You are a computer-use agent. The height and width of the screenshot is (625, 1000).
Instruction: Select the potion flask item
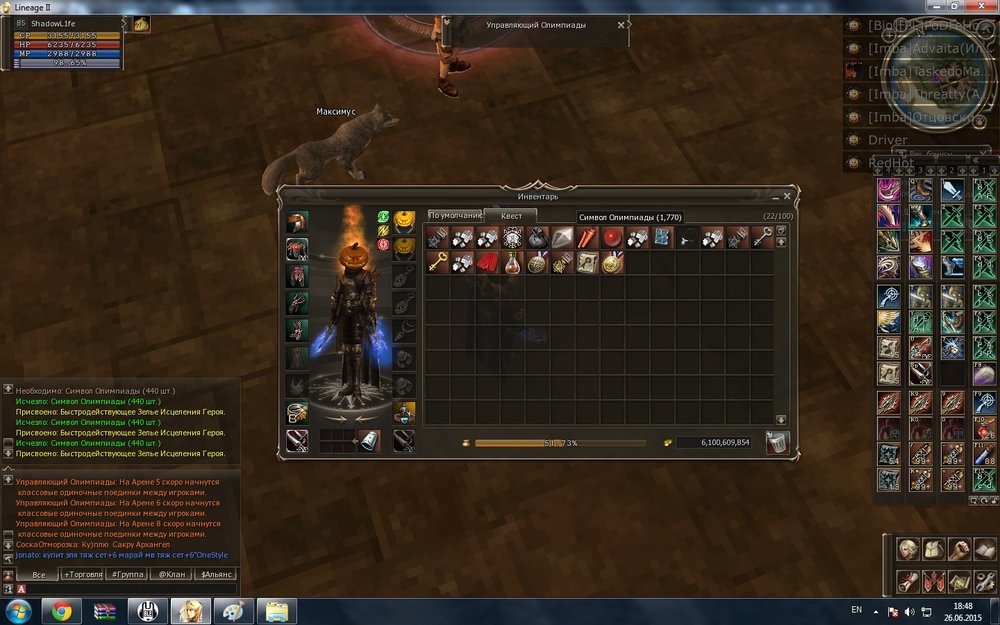point(512,263)
